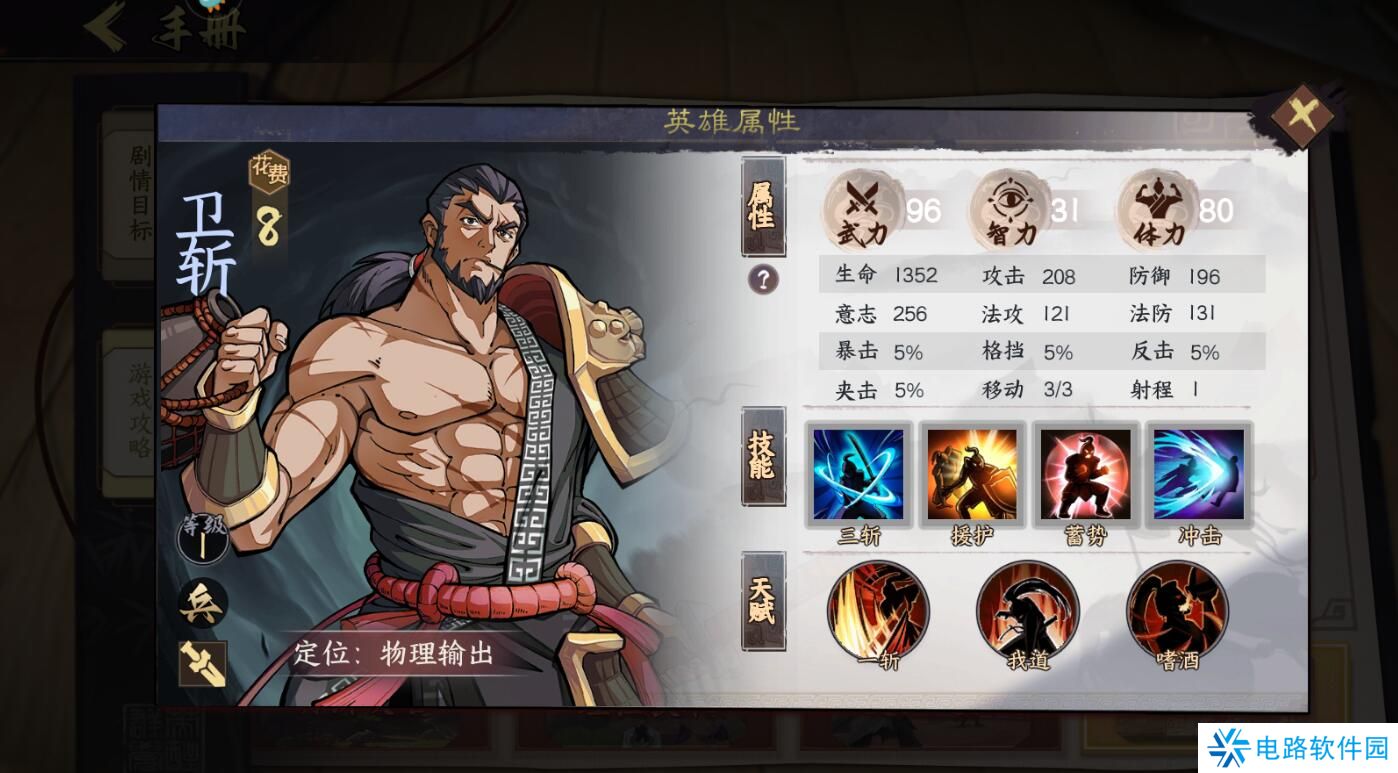Open the help question mark icon
Screen dimensions: 1398x773
click(762, 282)
